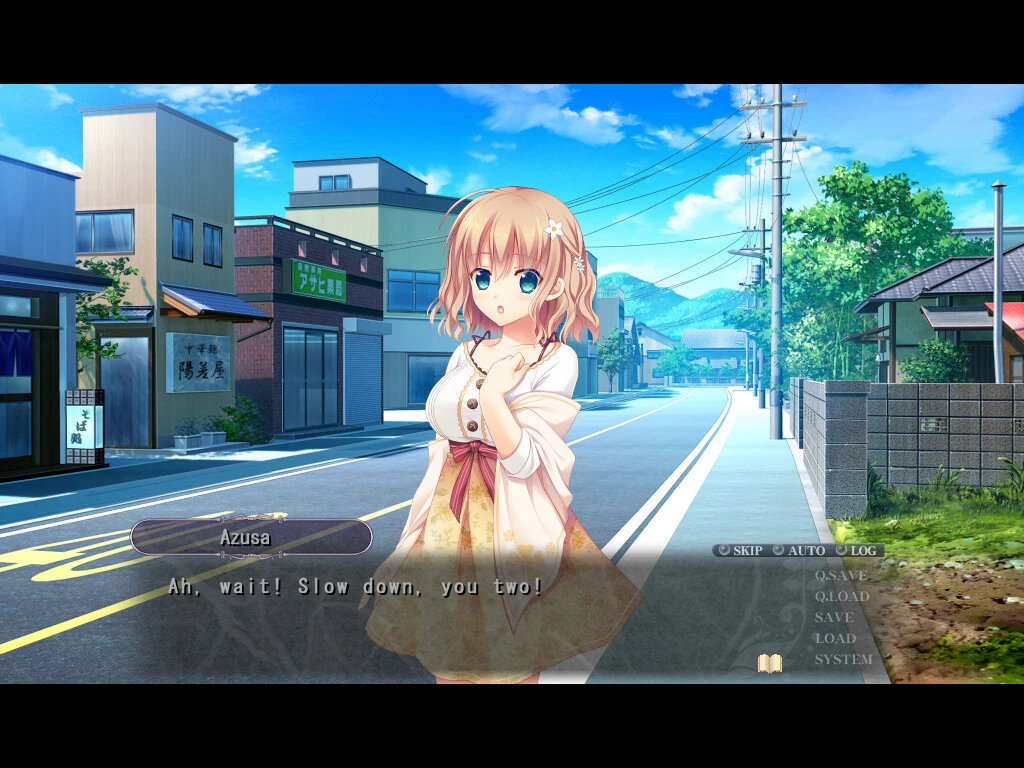This screenshot has width=1024, height=768.
Task: Choose Q.LOAD to quick load
Action: (x=841, y=596)
